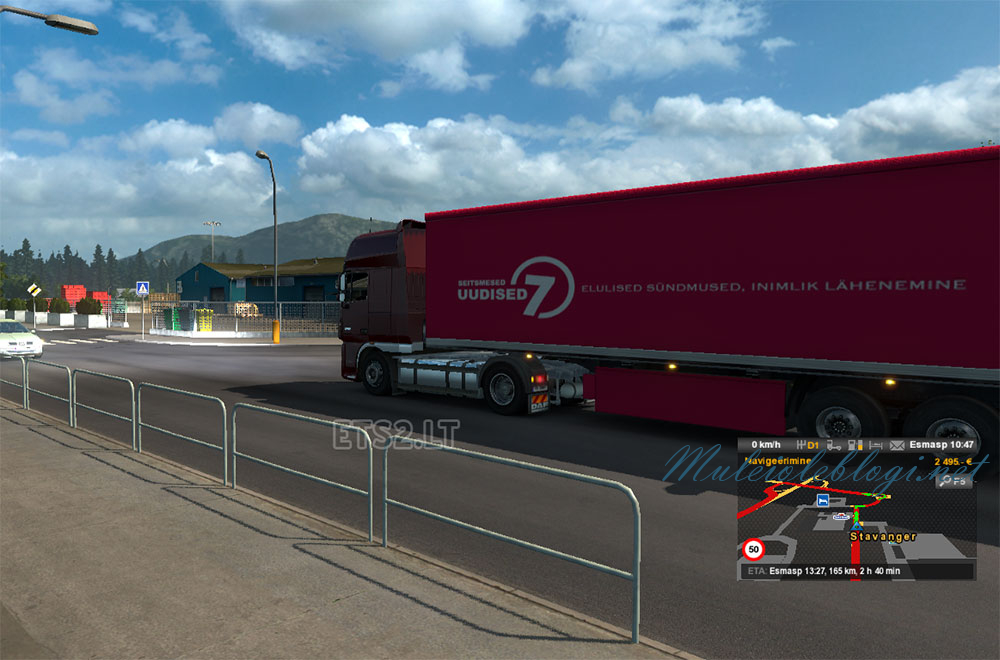1000x660 pixels.
Task: Open the Navigeerimine navigation heading
Action: (x=778, y=461)
